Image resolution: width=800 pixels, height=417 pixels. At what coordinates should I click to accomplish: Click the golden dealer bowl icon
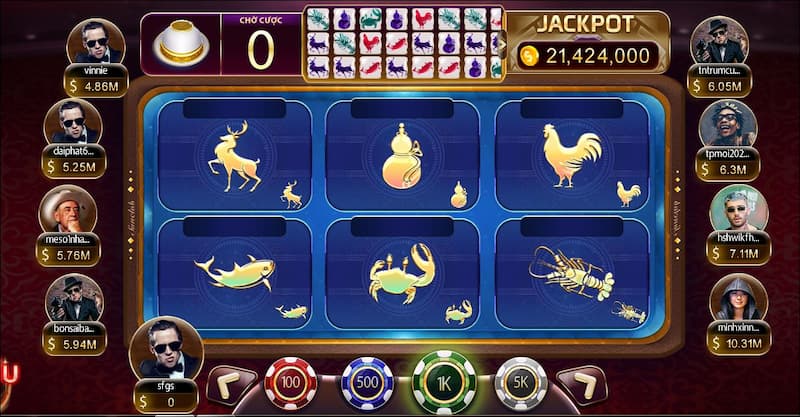click(181, 44)
